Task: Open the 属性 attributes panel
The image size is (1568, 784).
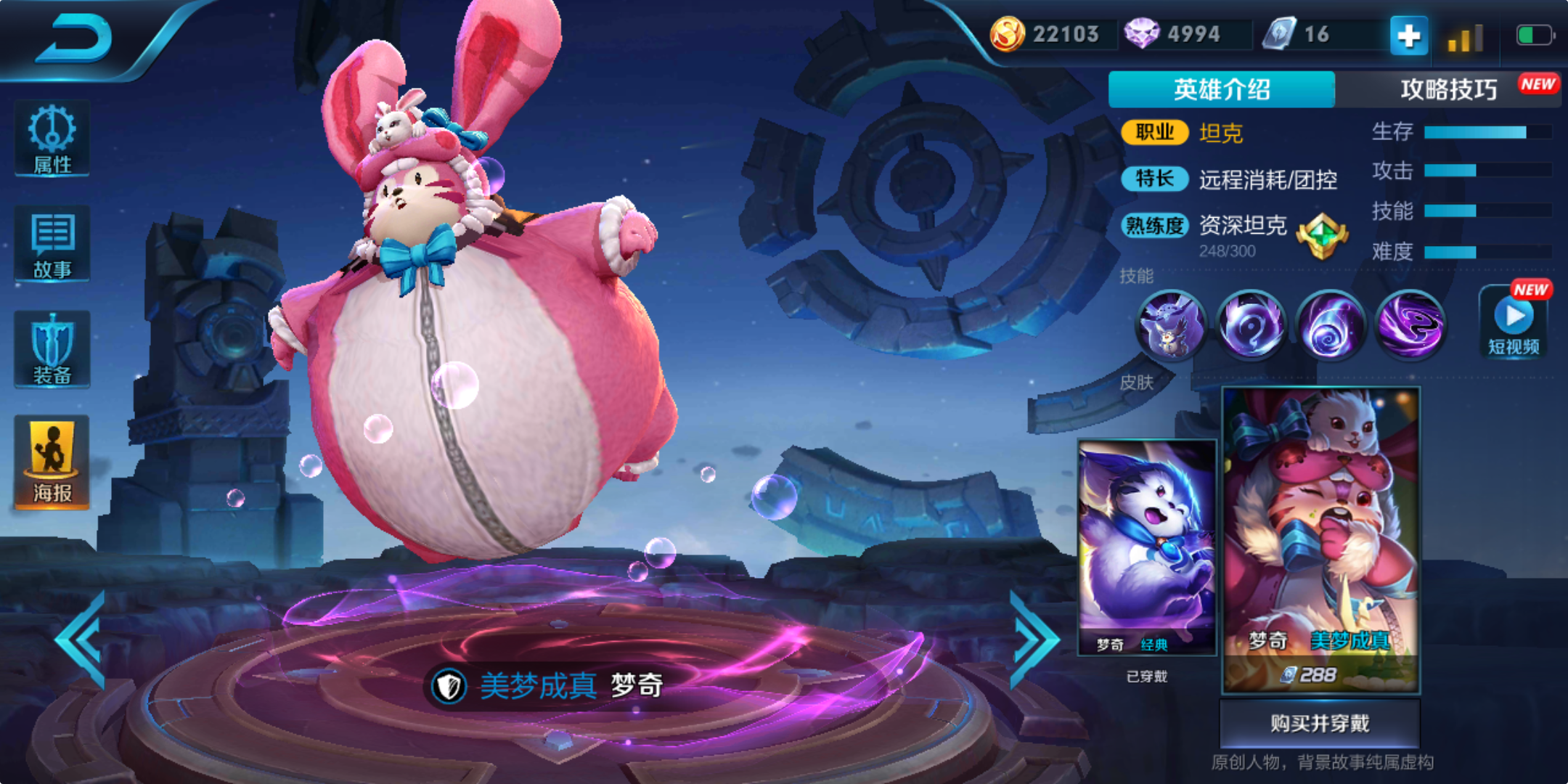Action: tap(51, 138)
